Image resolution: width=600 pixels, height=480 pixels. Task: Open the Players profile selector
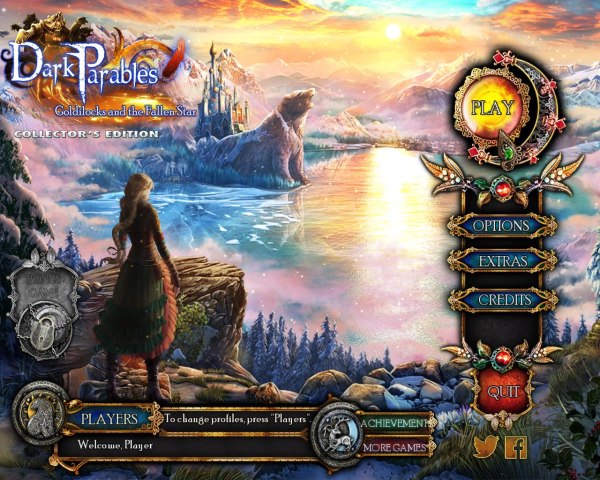click(x=109, y=419)
